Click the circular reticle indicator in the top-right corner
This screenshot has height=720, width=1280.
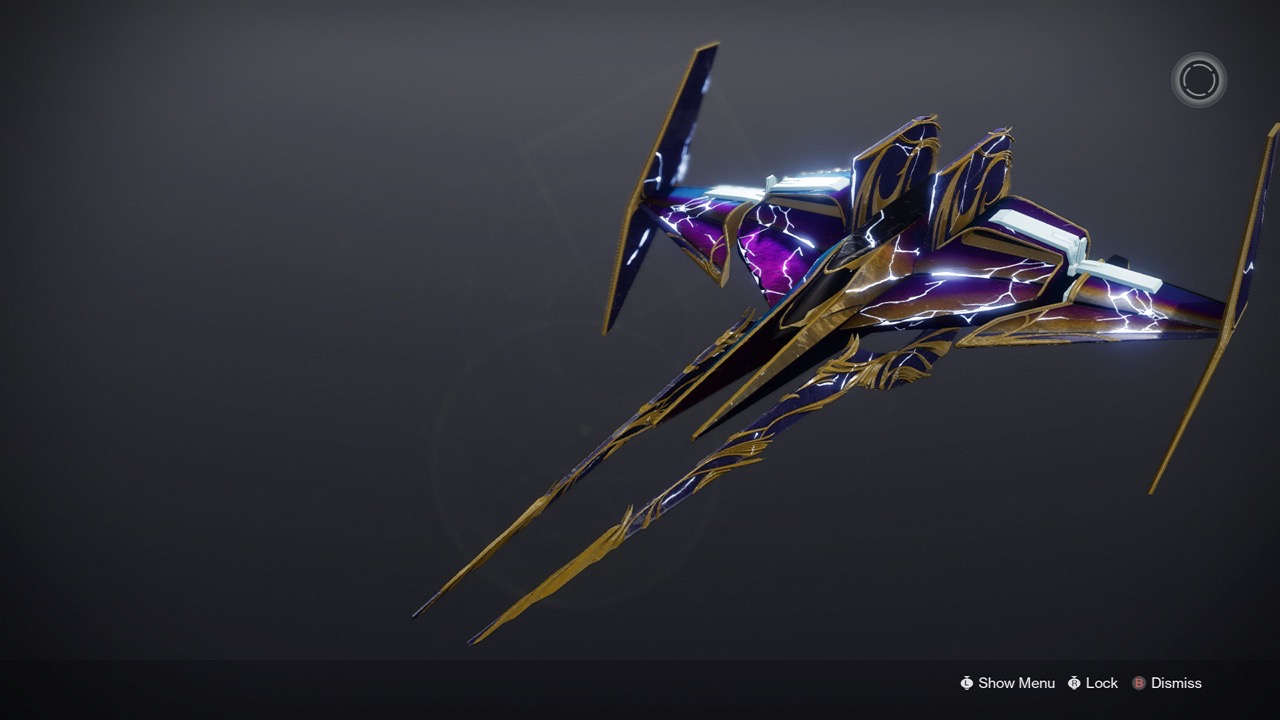(1197, 79)
